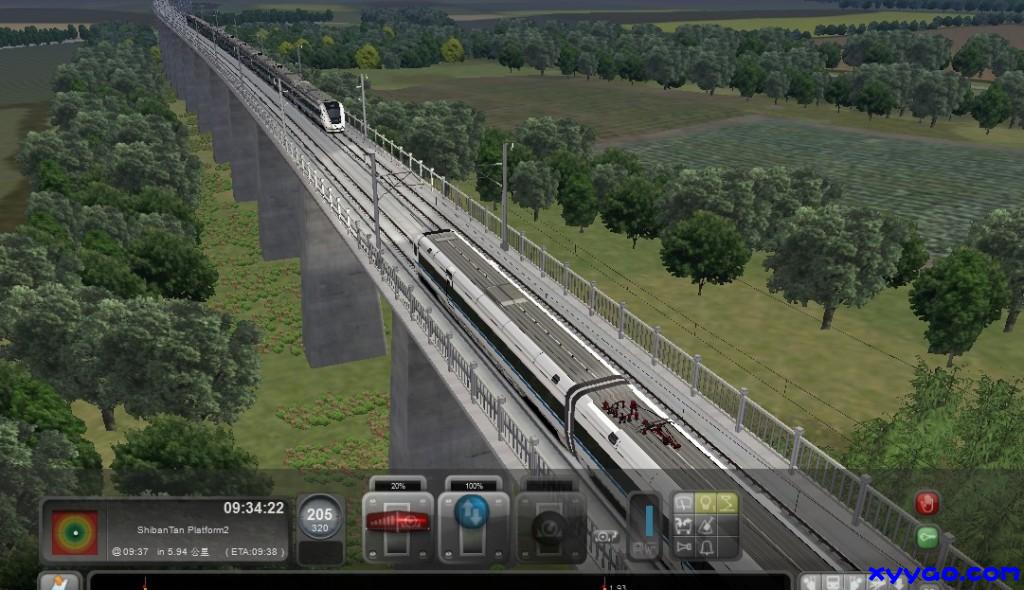Ring the bell button

coord(707,547)
